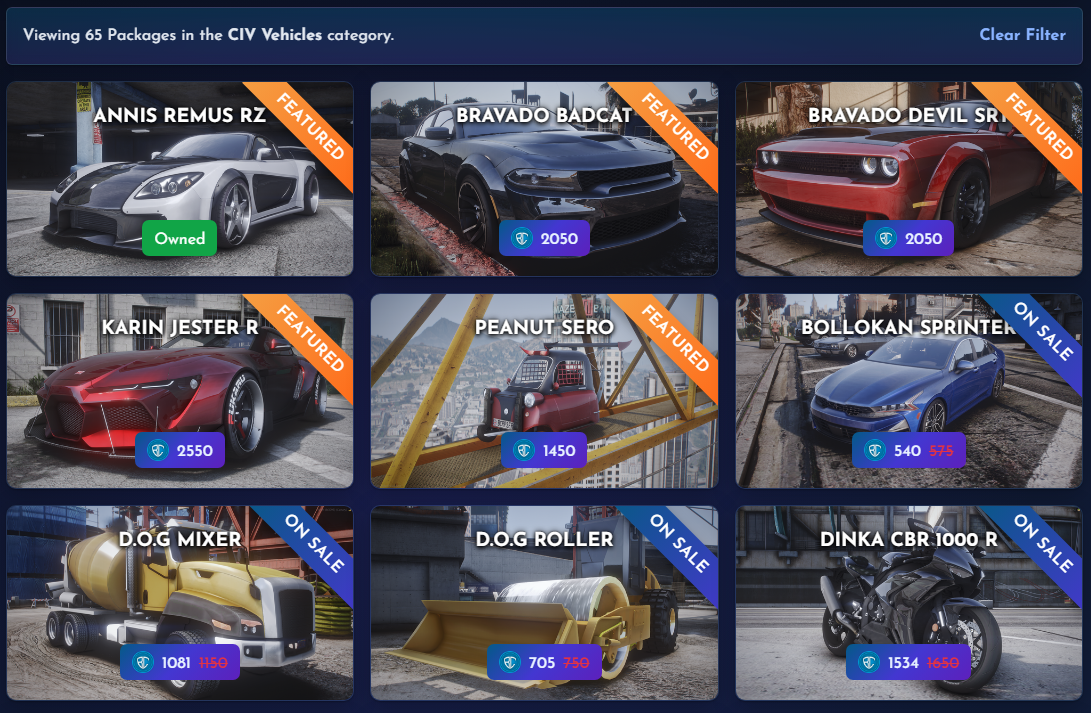Screen dimensions: 1091x713
Task: Buy the Peanut Sero for 1450
Action: coord(544,451)
